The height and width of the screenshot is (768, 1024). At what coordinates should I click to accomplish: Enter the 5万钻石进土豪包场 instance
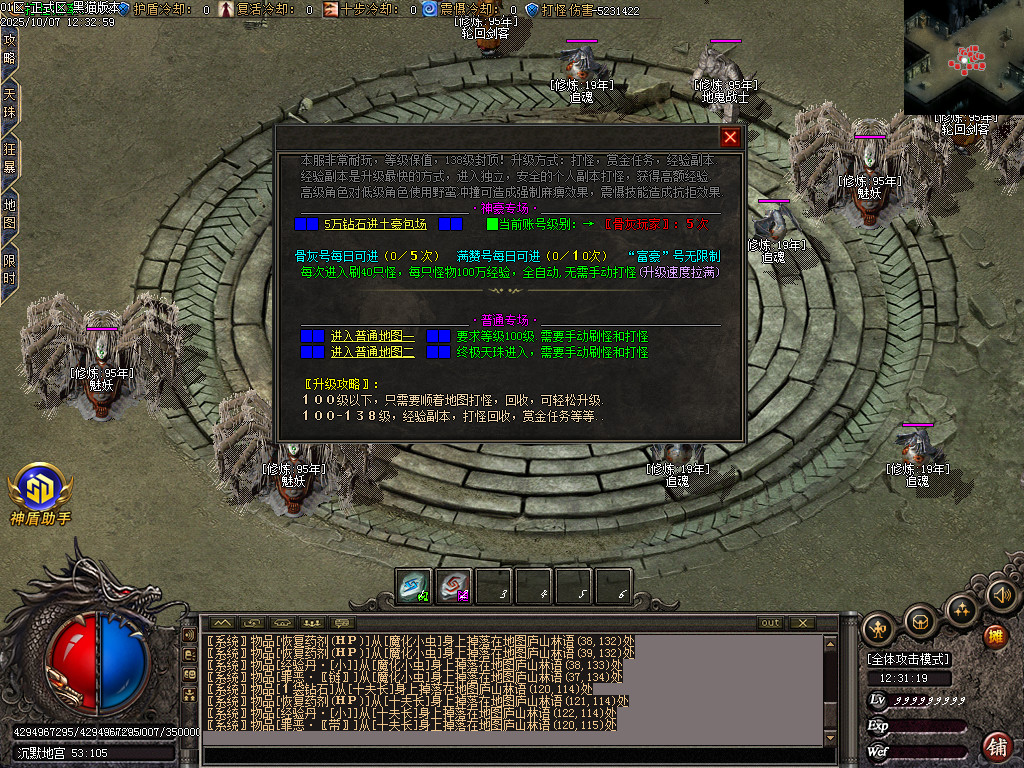(375, 224)
